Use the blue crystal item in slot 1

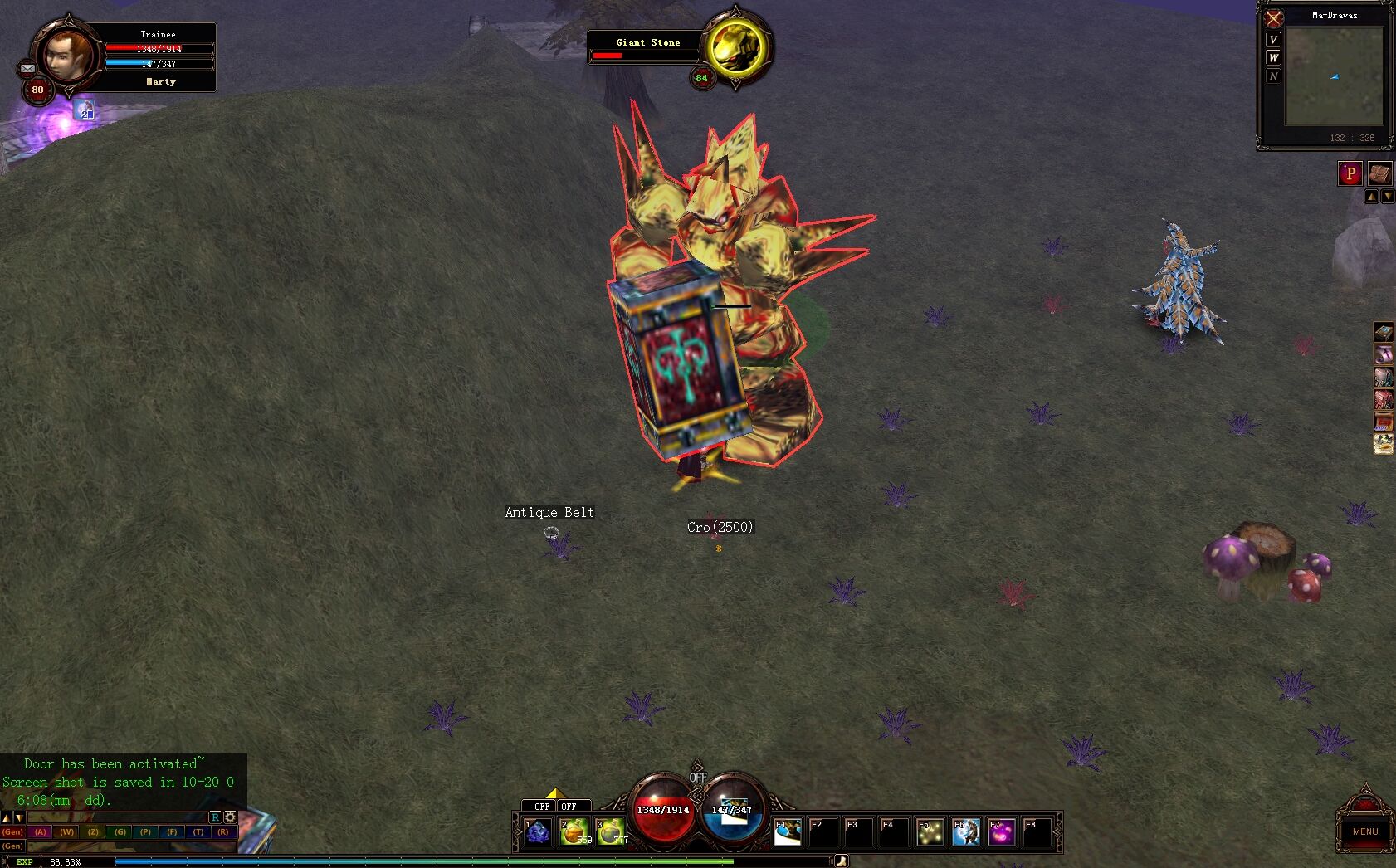pyautogui.click(x=538, y=831)
